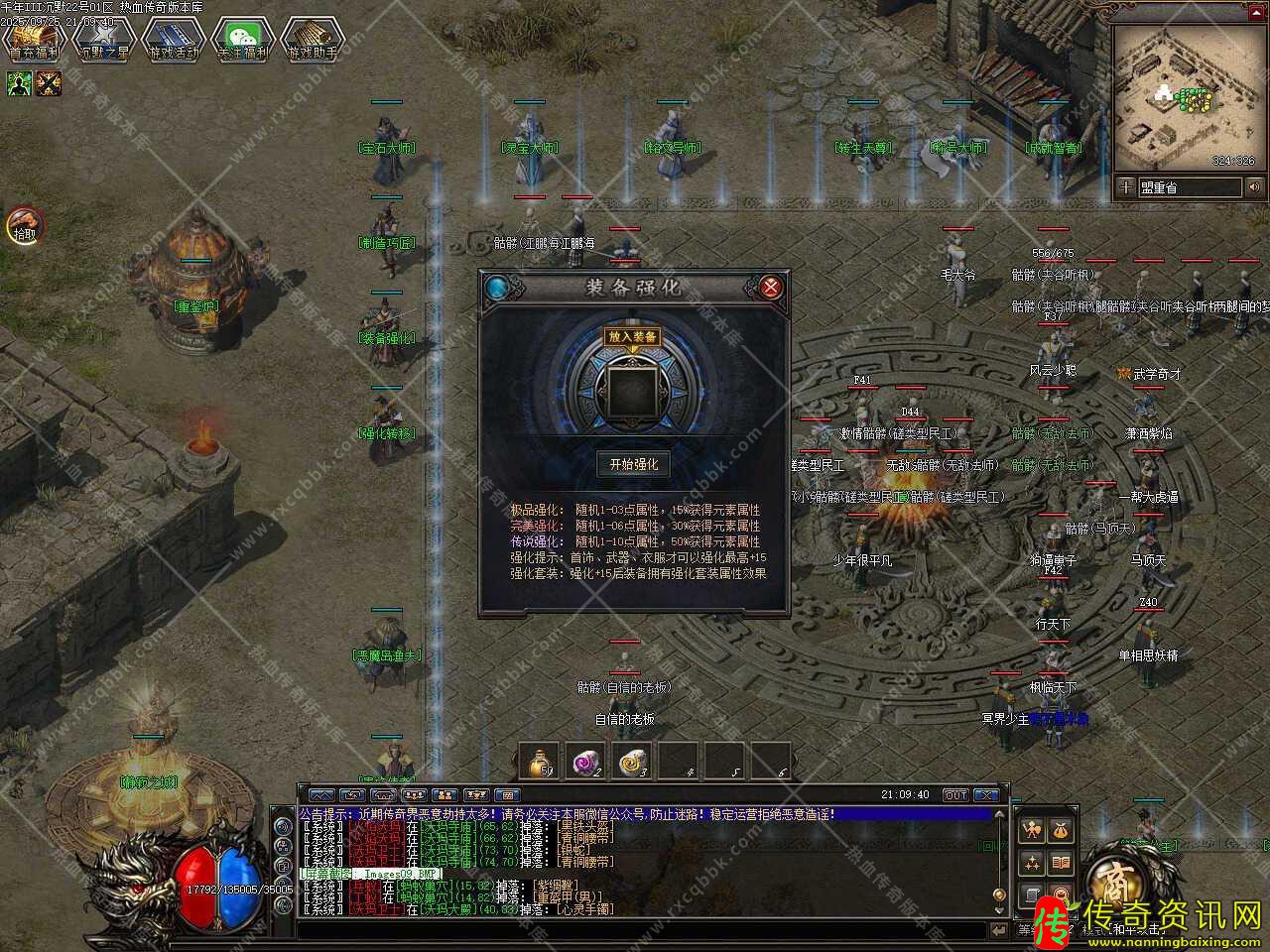1270x952 pixels.
Task: Toggle the sound speaker button below minimap
Action: tap(1255, 186)
